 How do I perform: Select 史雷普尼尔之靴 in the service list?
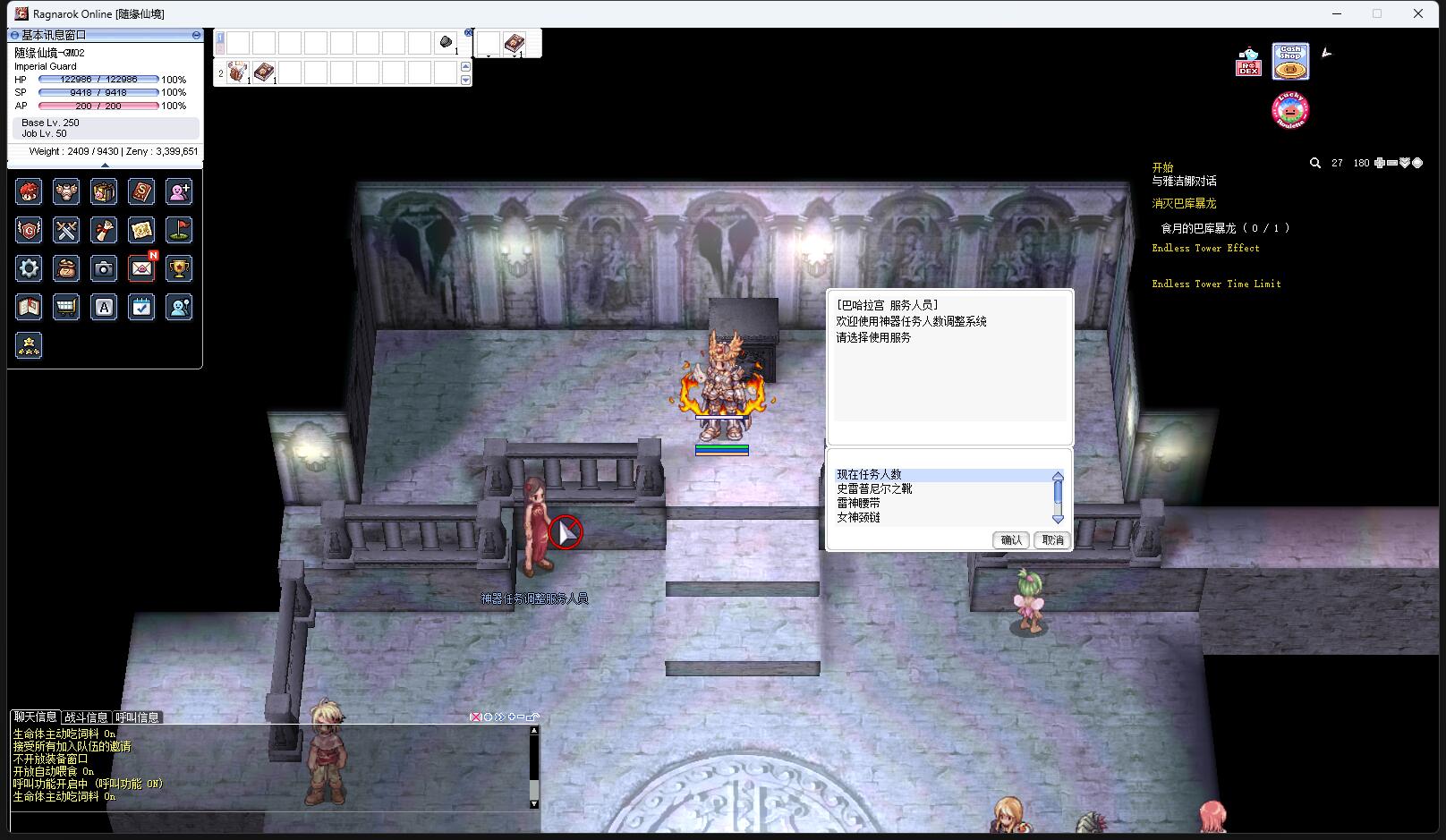click(x=874, y=489)
